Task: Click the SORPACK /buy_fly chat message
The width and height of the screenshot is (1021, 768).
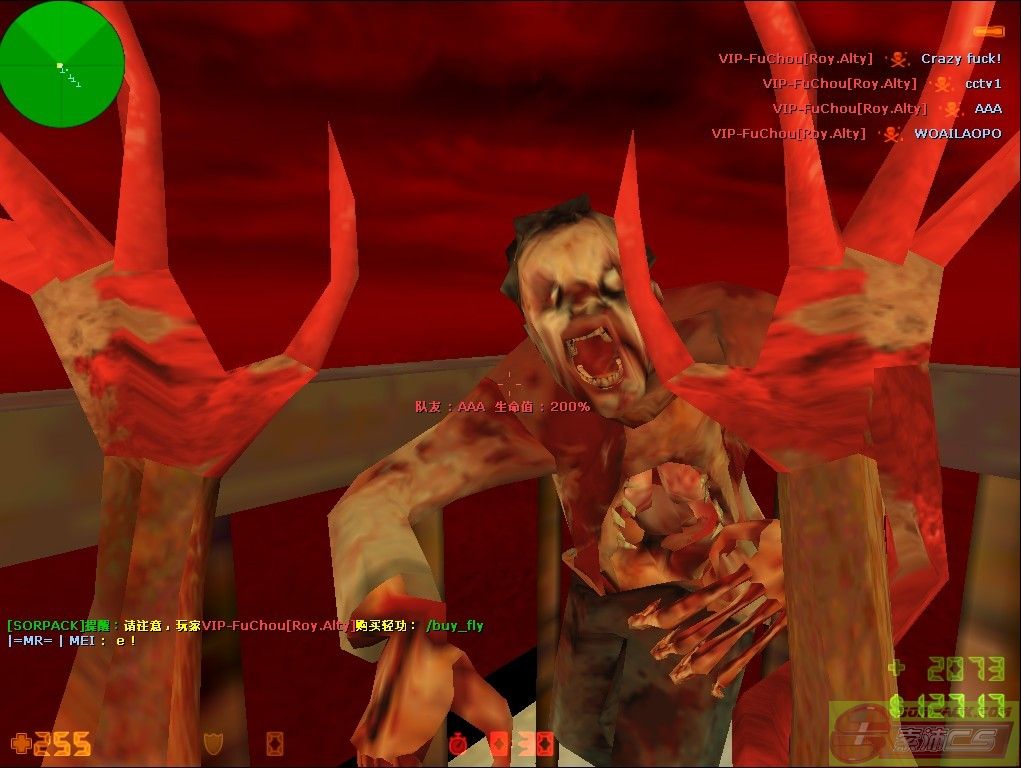Action: (x=245, y=626)
